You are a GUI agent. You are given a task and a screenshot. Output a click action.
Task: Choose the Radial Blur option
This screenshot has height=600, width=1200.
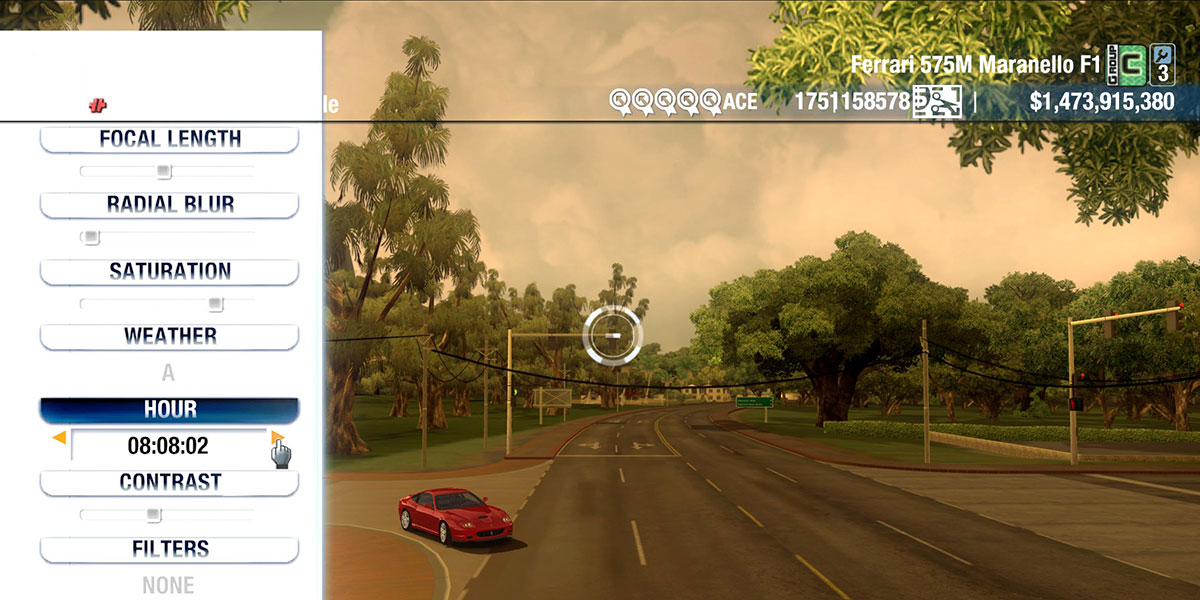click(169, 205)
